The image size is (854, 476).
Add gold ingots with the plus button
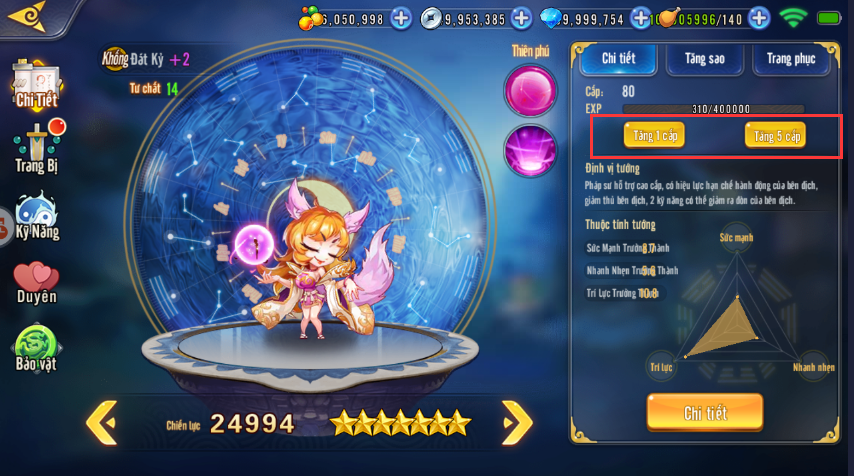tap(401, 18)
